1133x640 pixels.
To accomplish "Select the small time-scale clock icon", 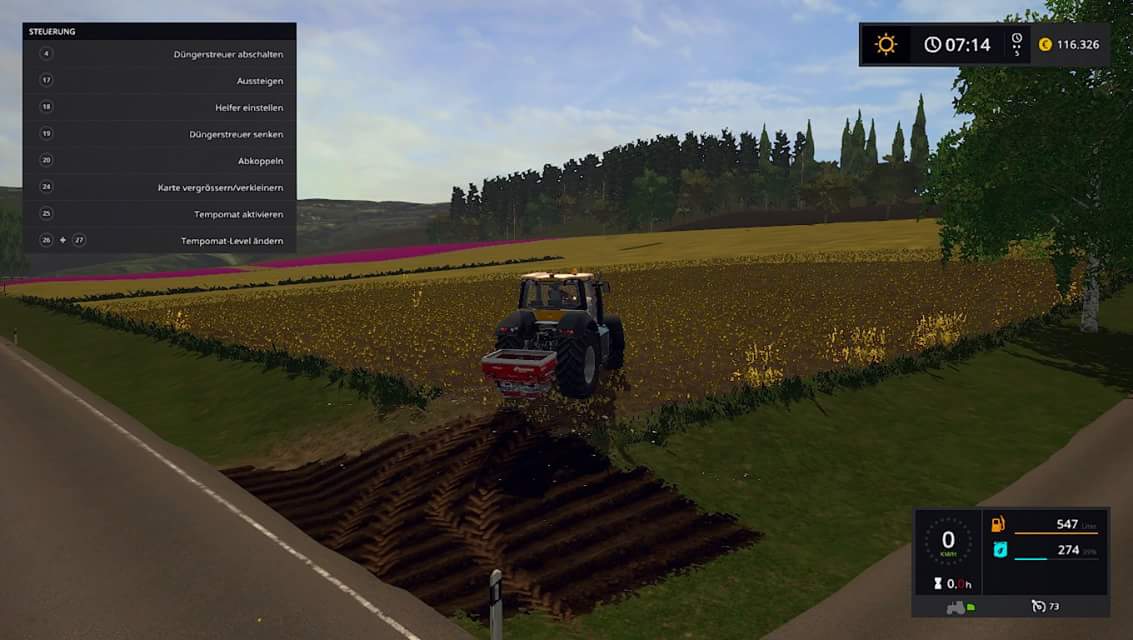I will click(1016, 40).
